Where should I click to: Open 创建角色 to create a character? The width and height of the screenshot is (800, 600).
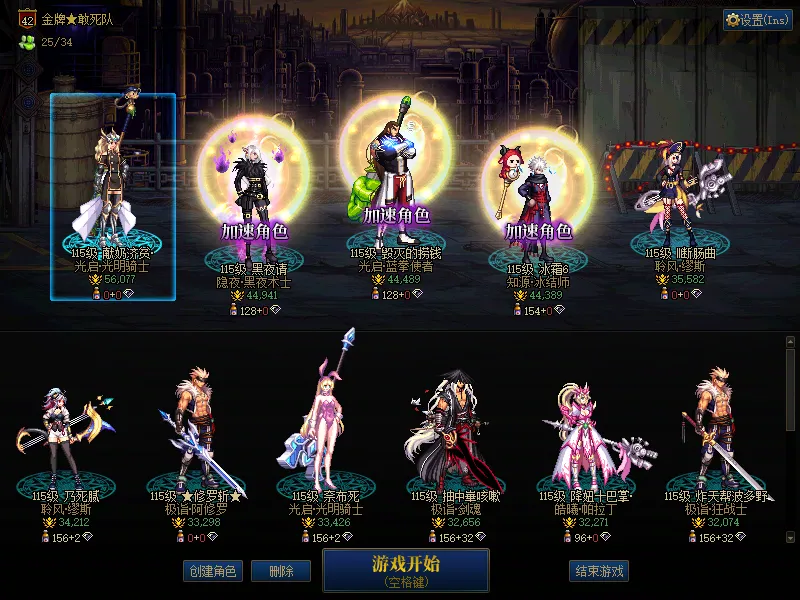[212, 571]
